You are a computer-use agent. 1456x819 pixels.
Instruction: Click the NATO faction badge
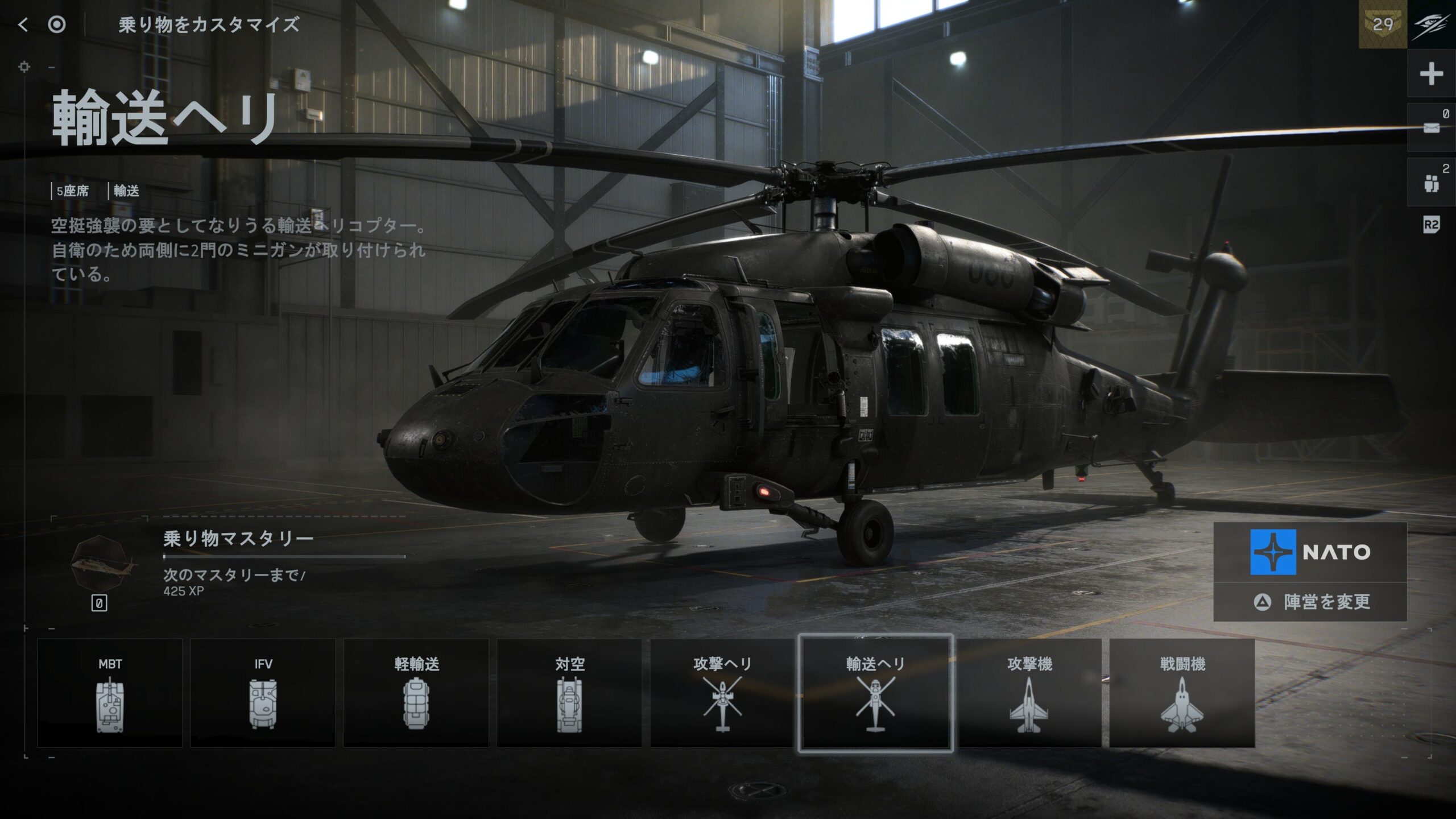[x=1310, y=552]
